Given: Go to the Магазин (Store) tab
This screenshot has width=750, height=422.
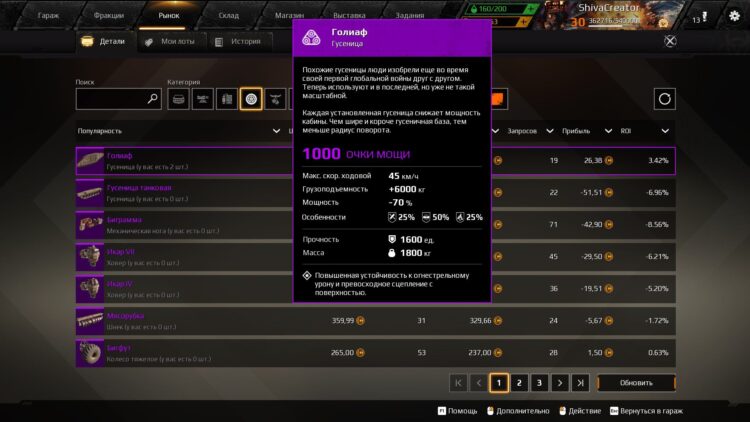Looking at the screenshot, I should (289, 16).
